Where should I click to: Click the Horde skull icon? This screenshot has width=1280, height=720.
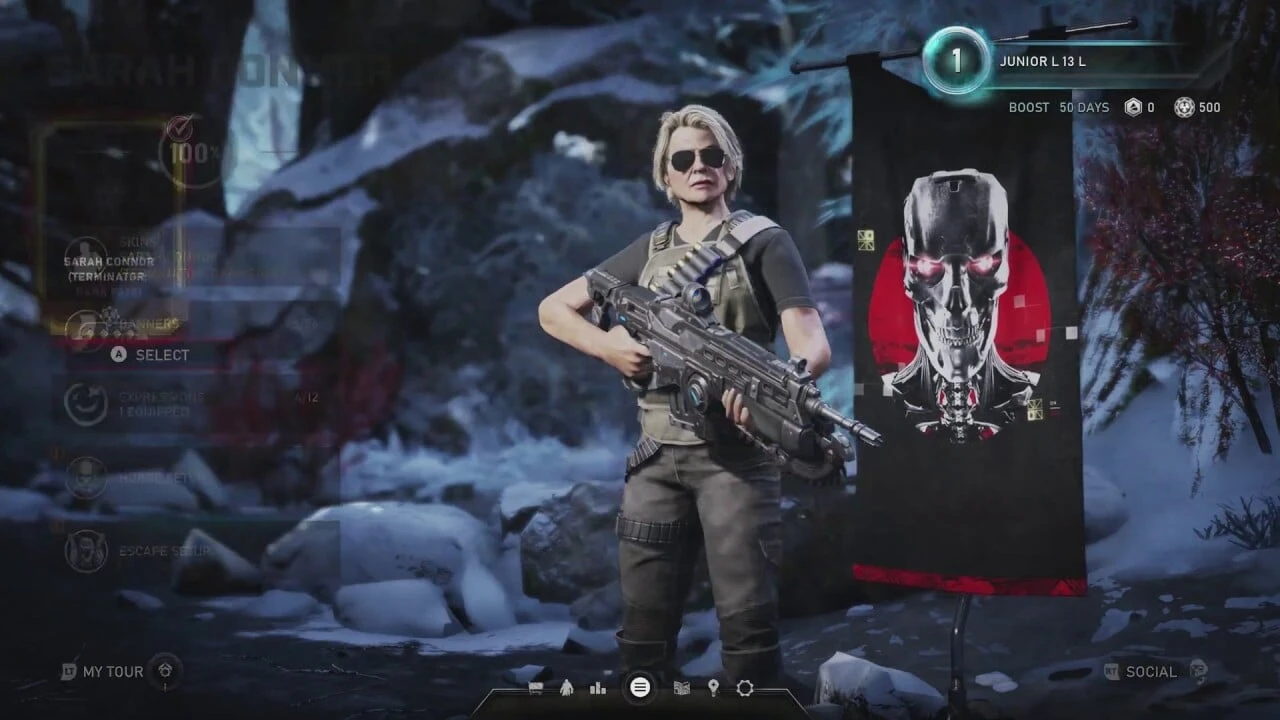pyautogui.click(x=86, y=478)
